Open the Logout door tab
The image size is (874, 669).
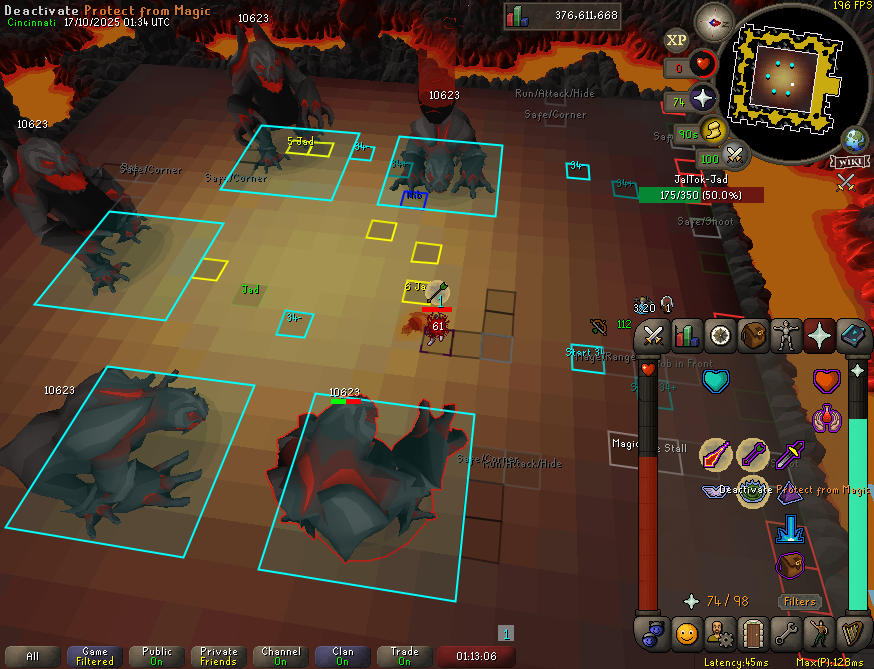pyautogui.click(x=753, y=633)
